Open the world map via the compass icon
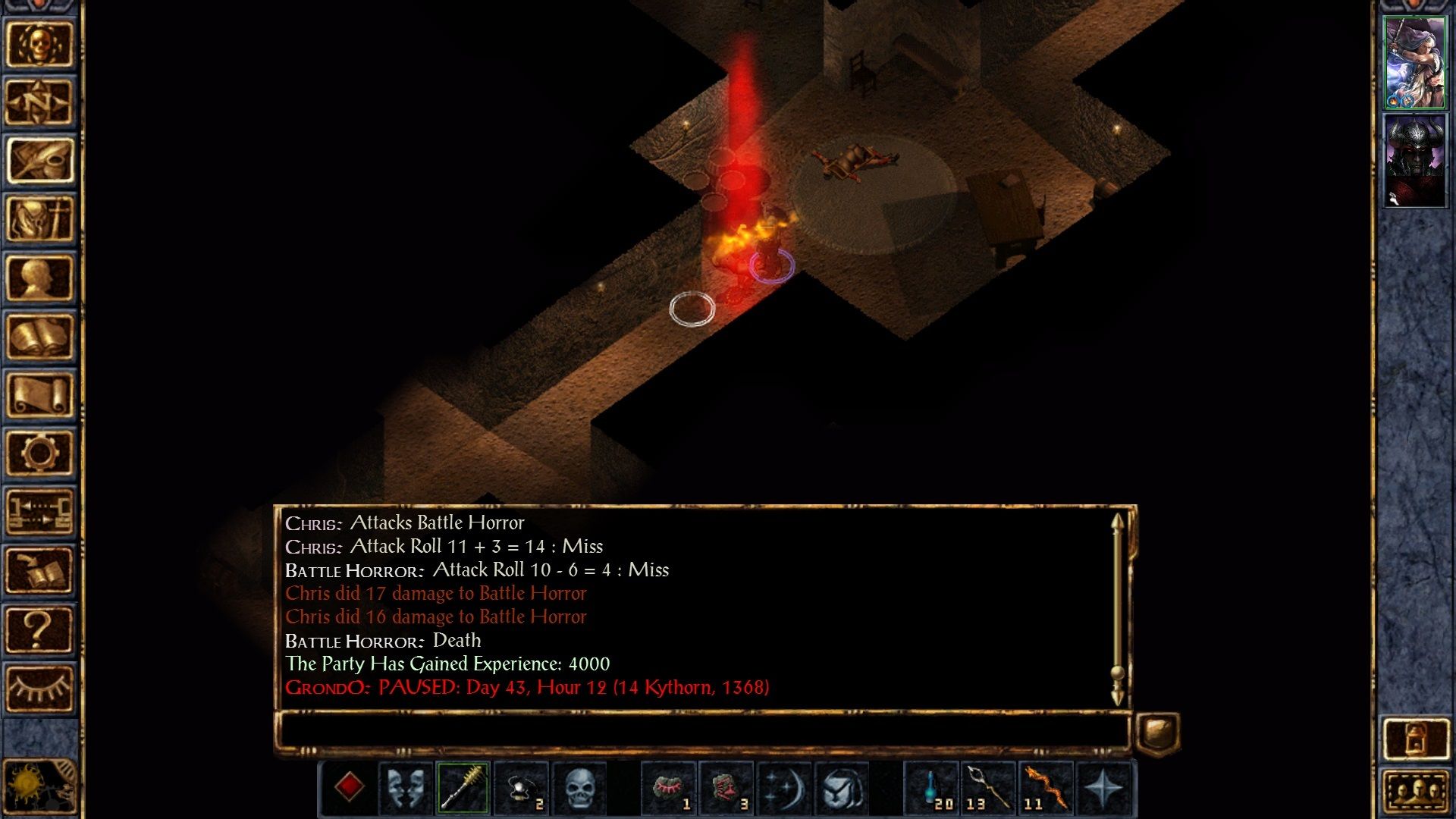Image resolution: width=1456 pixels, height=819 pixels. click(x=38, y=102)
